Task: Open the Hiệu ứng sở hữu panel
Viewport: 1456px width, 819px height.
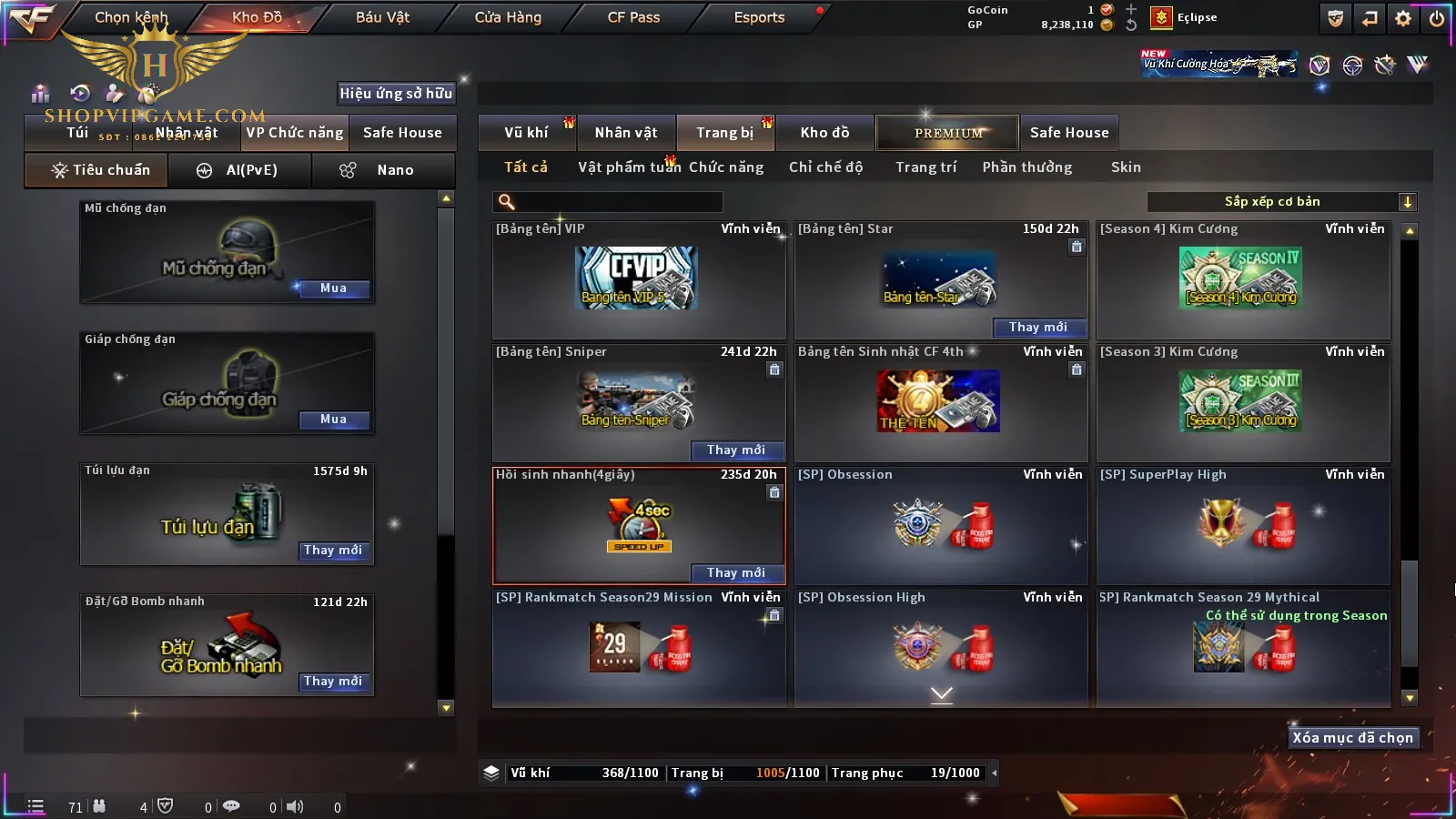Action: 396,93
